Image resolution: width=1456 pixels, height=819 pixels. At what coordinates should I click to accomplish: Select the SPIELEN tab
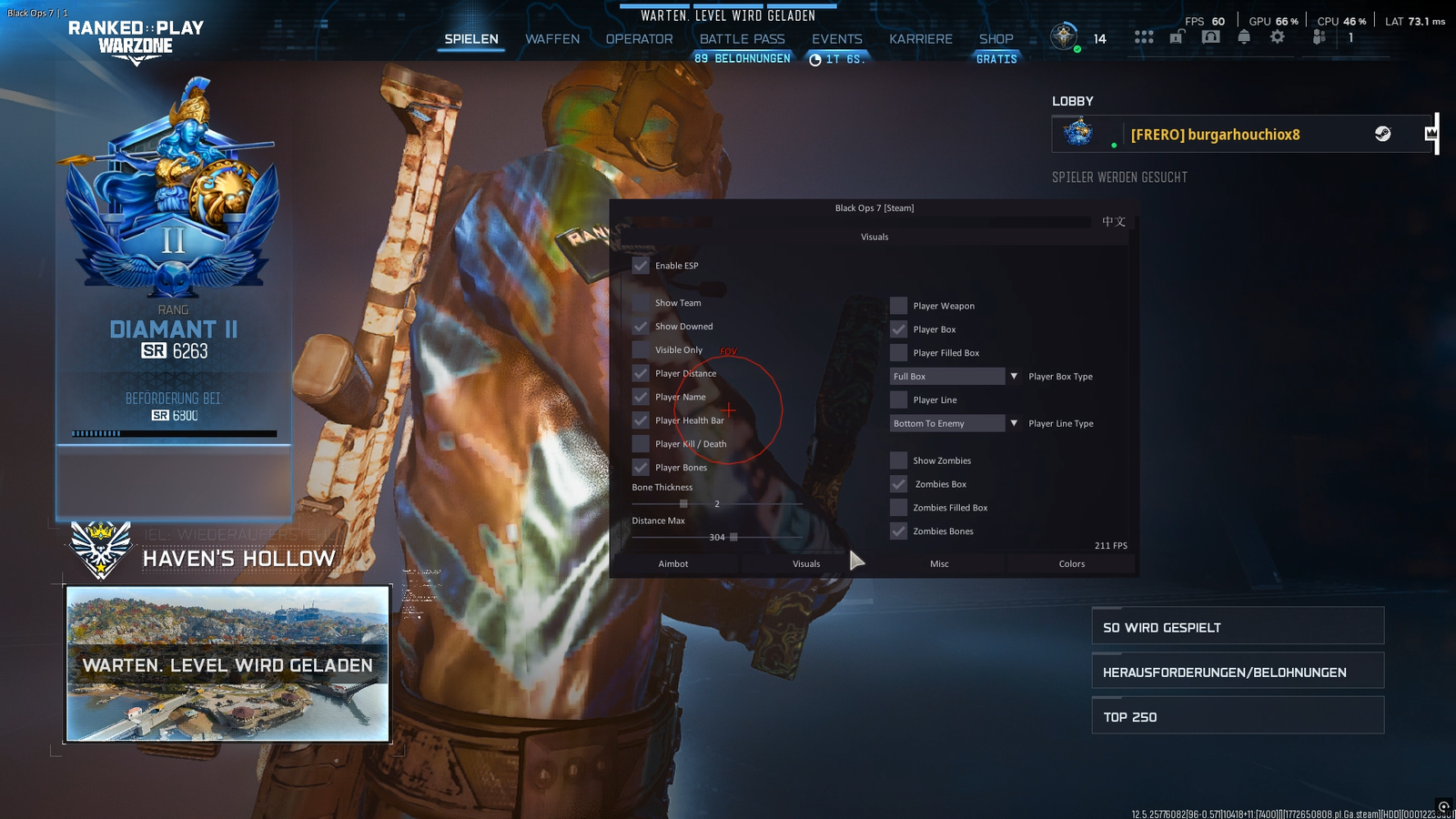[x=471, y=39]
